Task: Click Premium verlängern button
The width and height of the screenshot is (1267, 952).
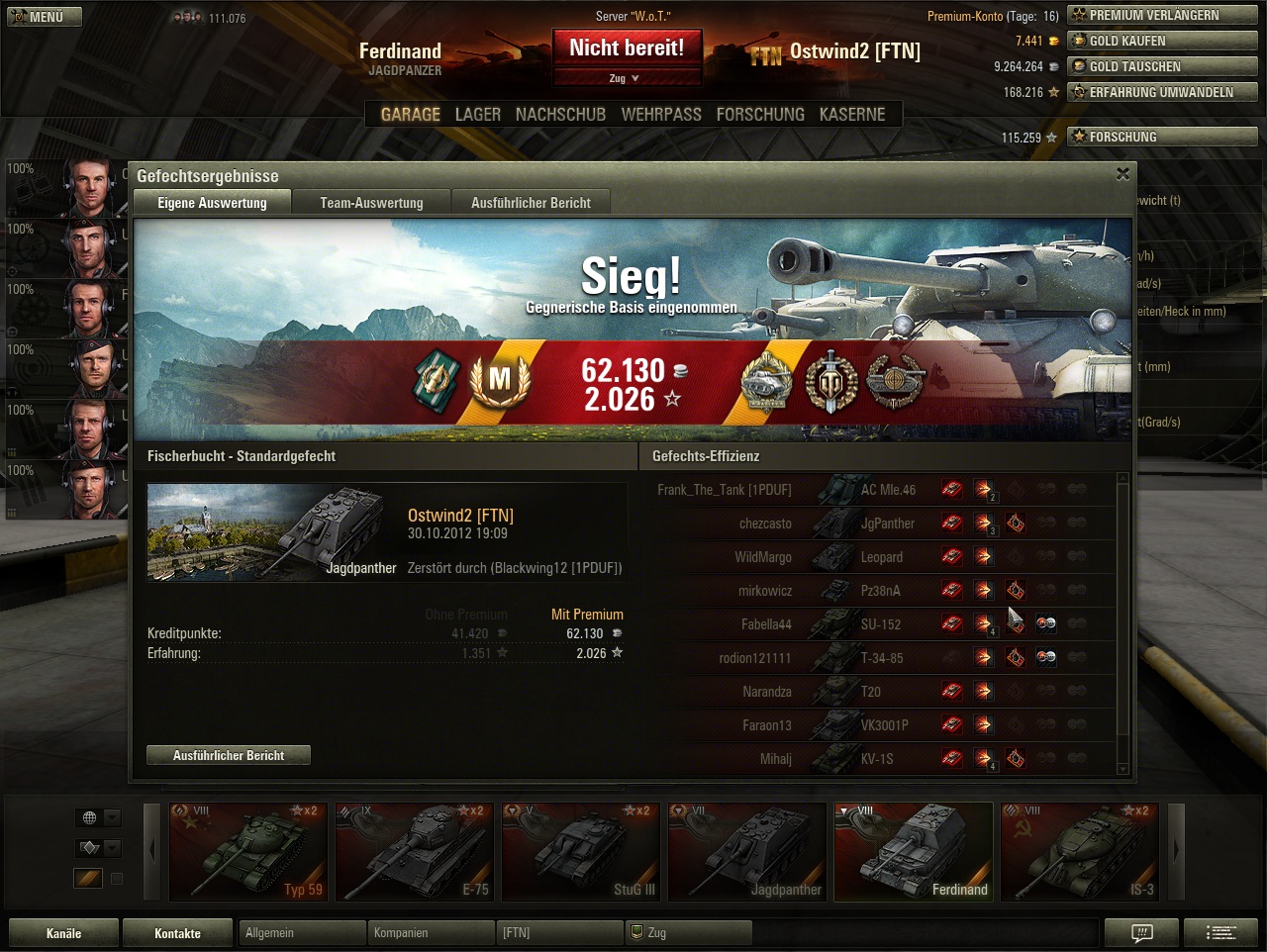Action: point(1162,15)
